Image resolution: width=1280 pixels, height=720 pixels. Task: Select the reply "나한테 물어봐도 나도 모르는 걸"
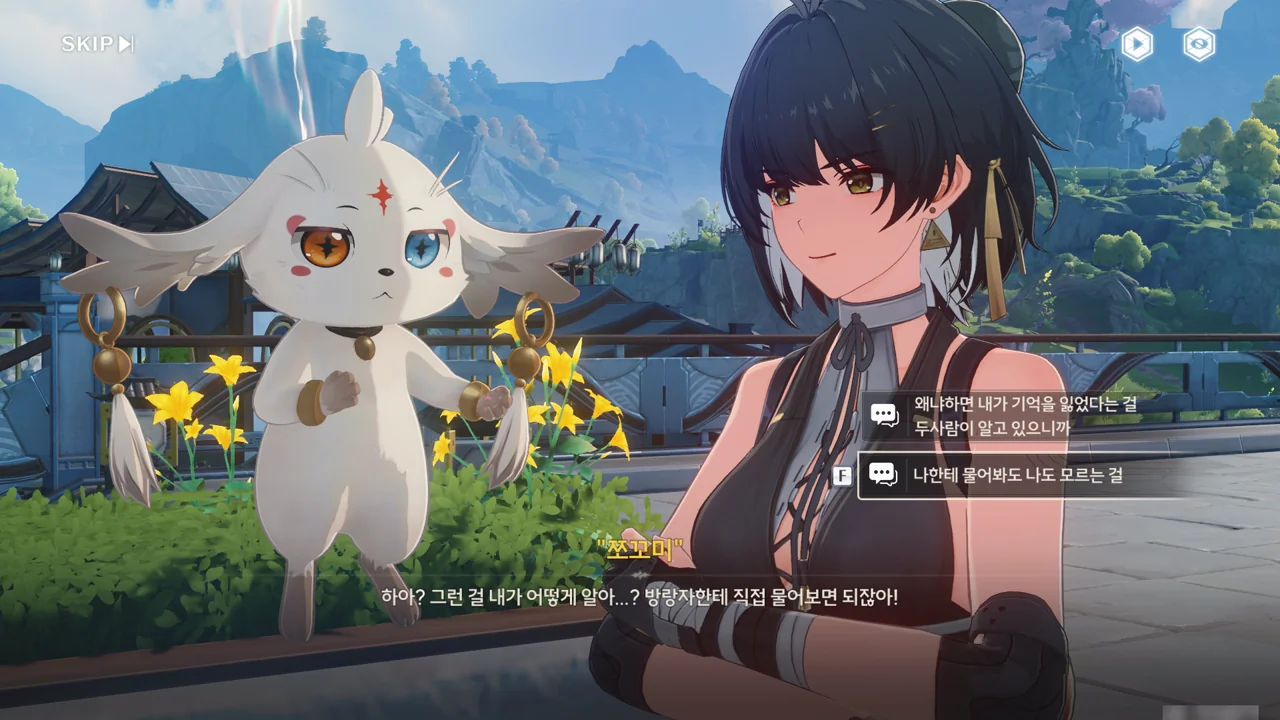click(1017, 475)
